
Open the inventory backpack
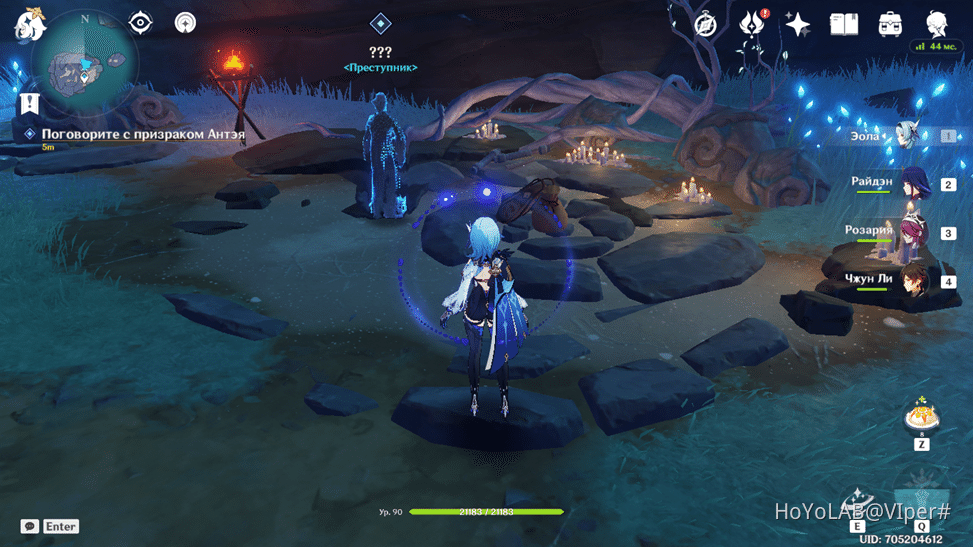890,25
